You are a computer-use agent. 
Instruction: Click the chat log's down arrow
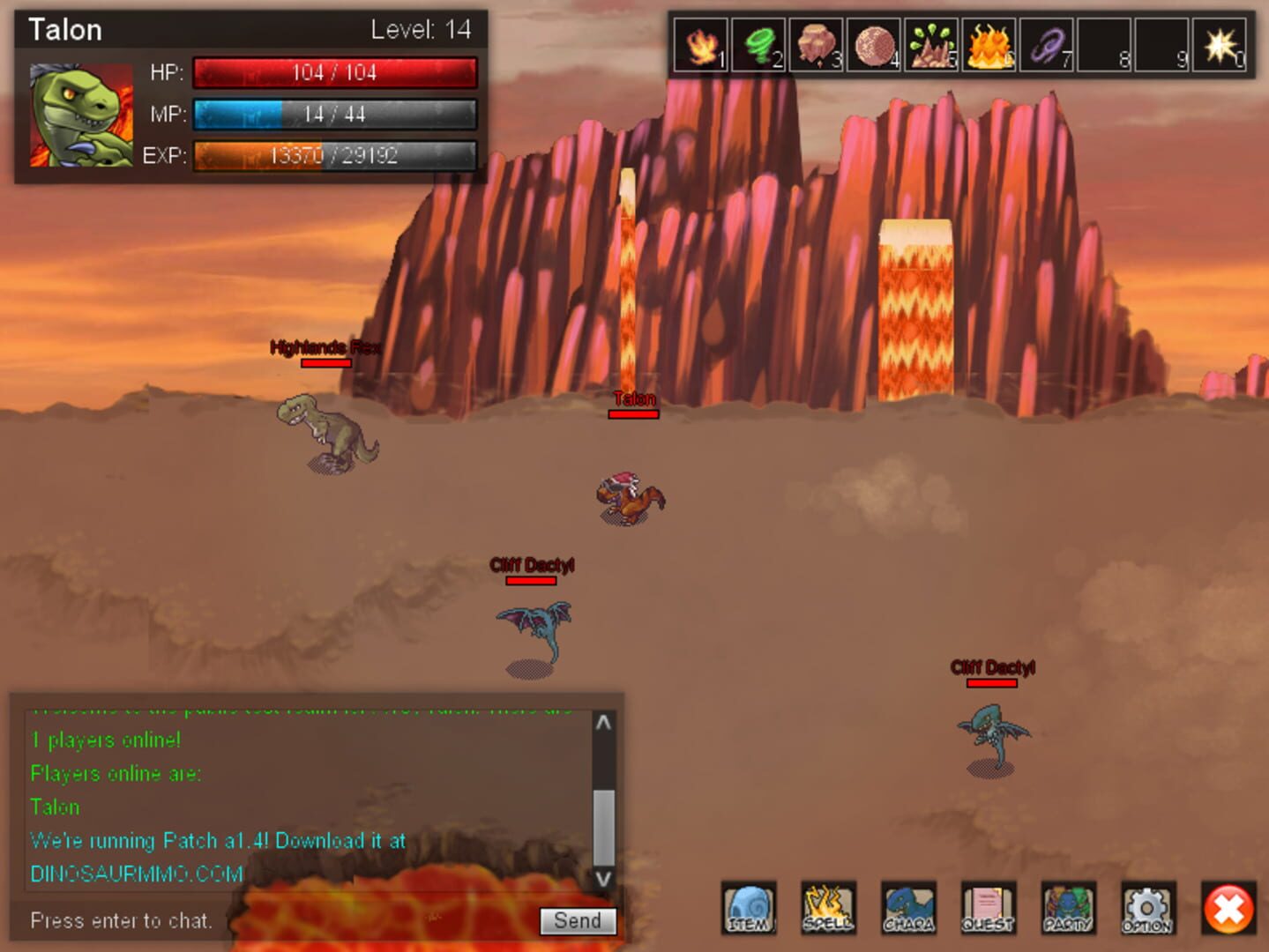point(603,878)
